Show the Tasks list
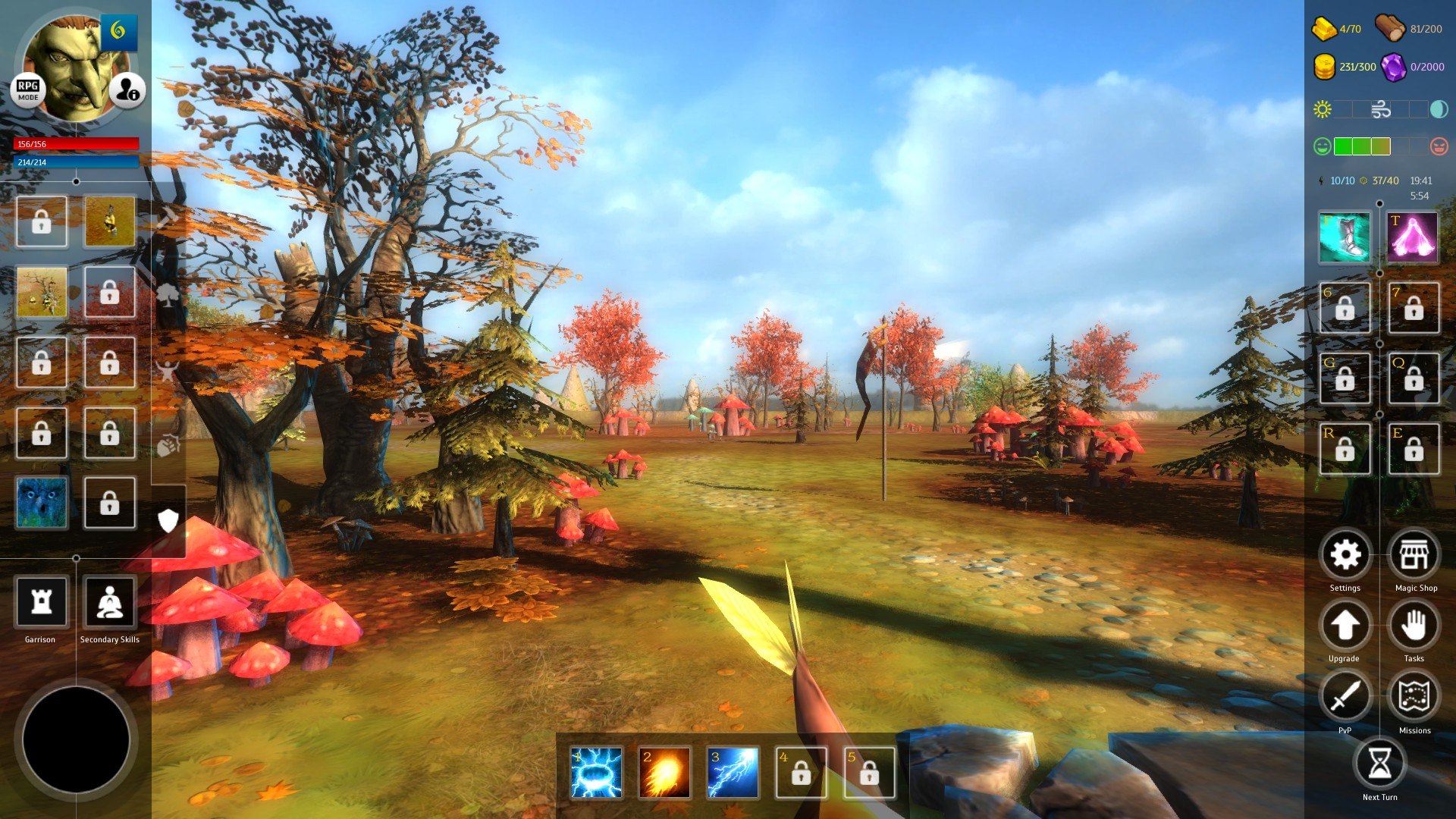Image resolution: width=1456 pixels, height=819 pixels. (1414, 626)
